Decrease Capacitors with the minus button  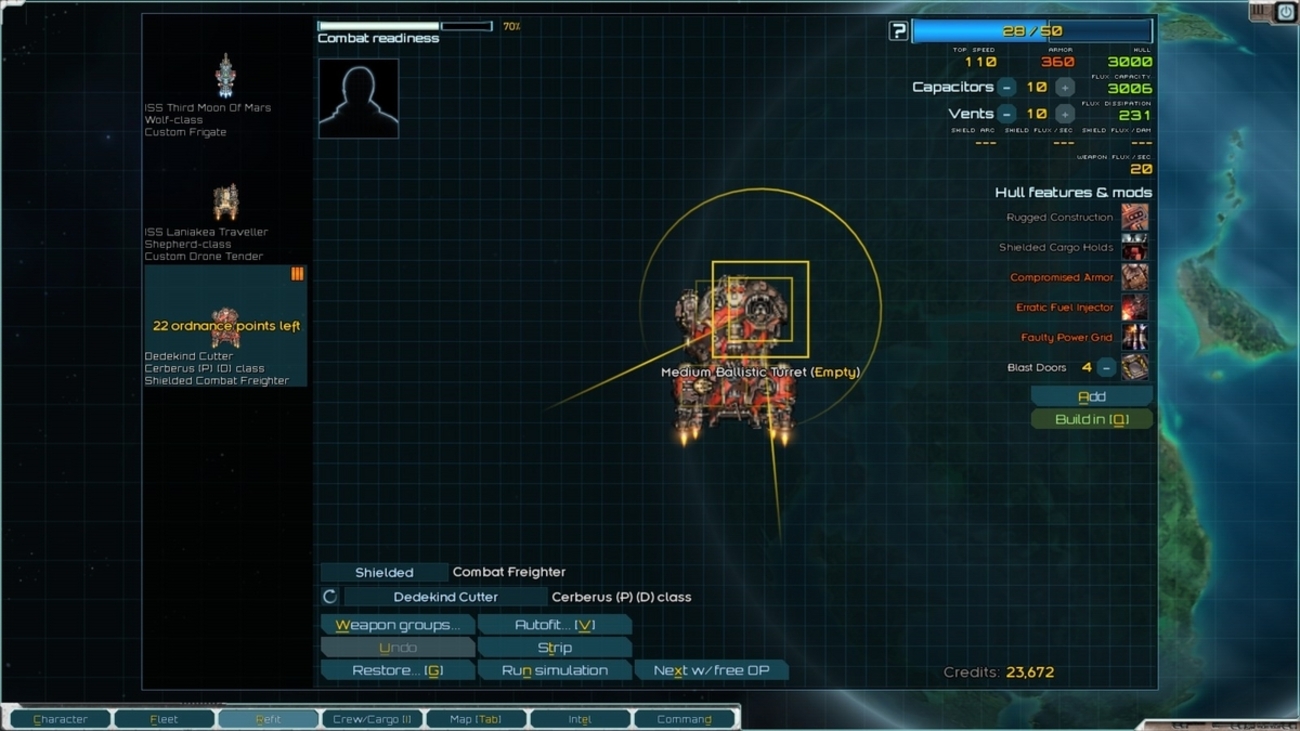[x=1007, y=88]
